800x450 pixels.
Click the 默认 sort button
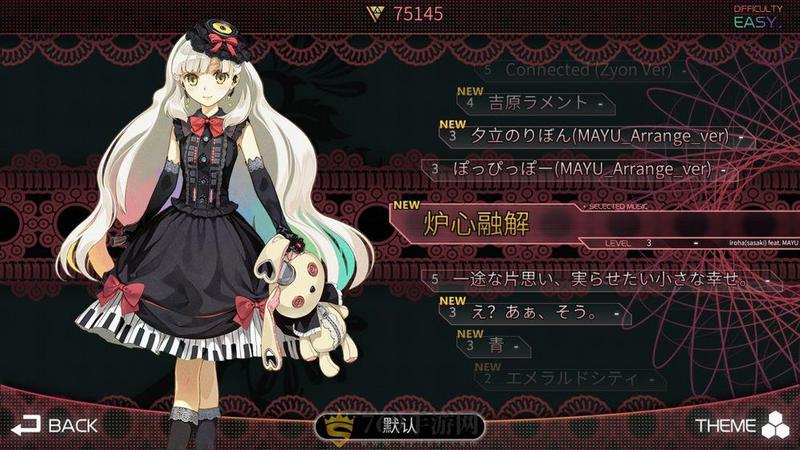click(399, 426)
